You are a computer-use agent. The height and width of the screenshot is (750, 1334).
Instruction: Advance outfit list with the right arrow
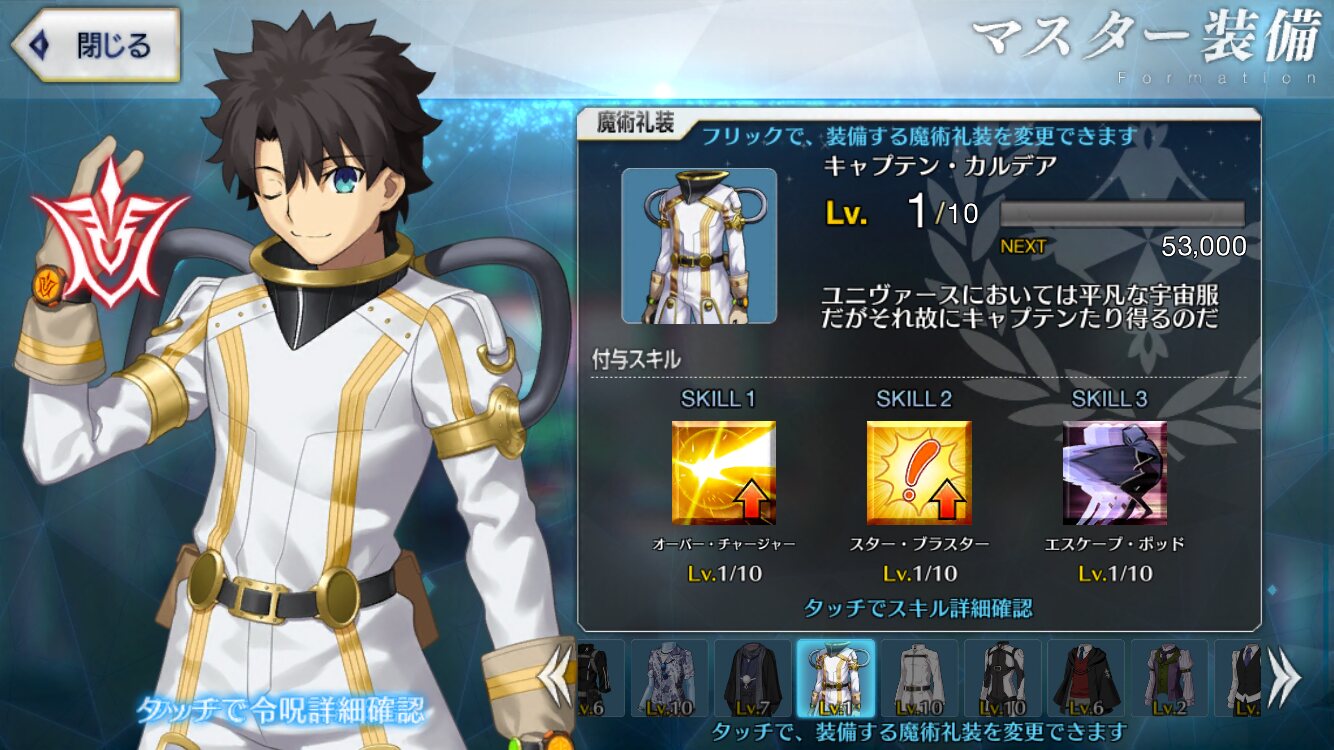coord(1283,678)
